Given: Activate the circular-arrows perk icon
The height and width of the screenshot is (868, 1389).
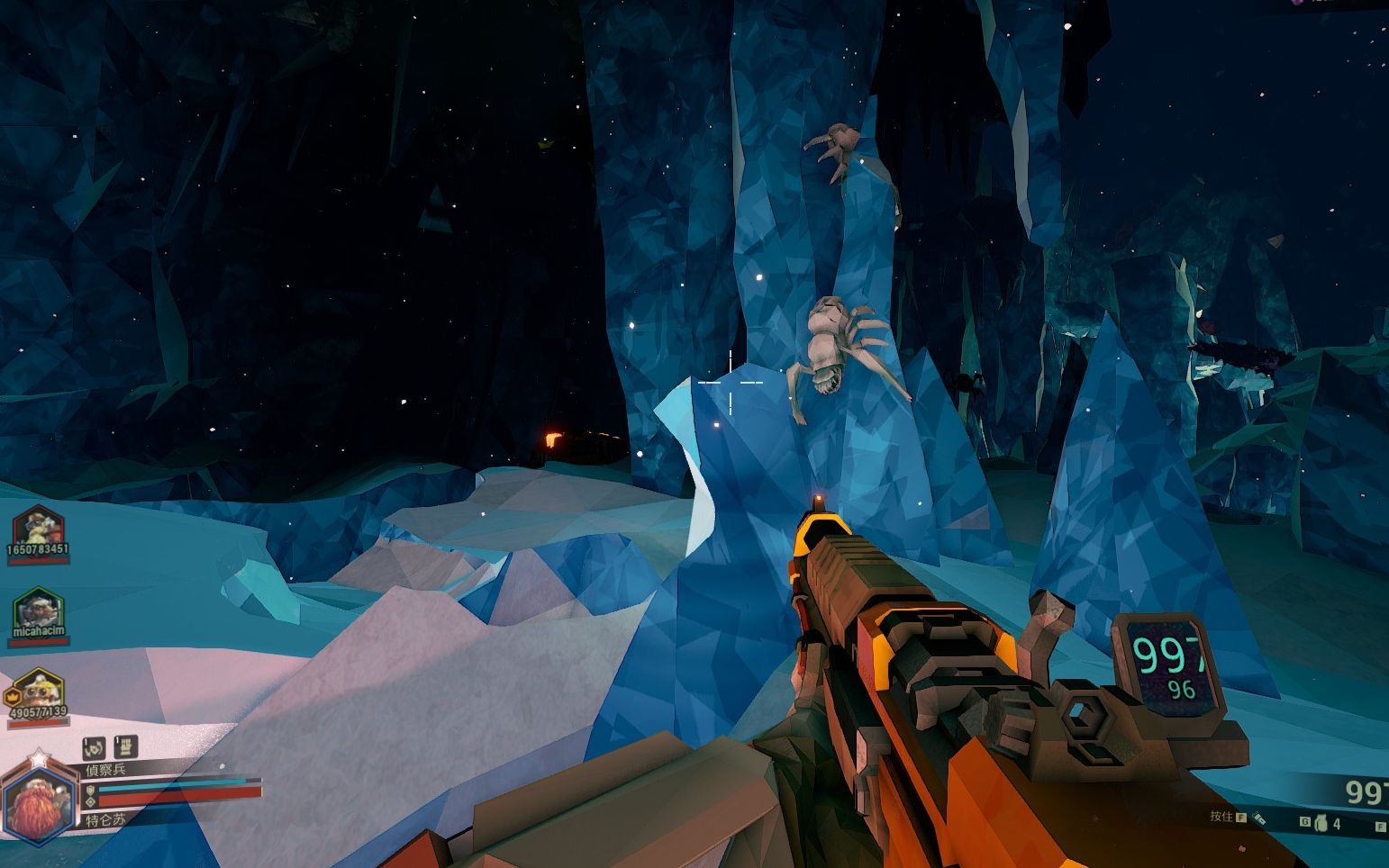Looking at the screenshot, I should point(95,747).
